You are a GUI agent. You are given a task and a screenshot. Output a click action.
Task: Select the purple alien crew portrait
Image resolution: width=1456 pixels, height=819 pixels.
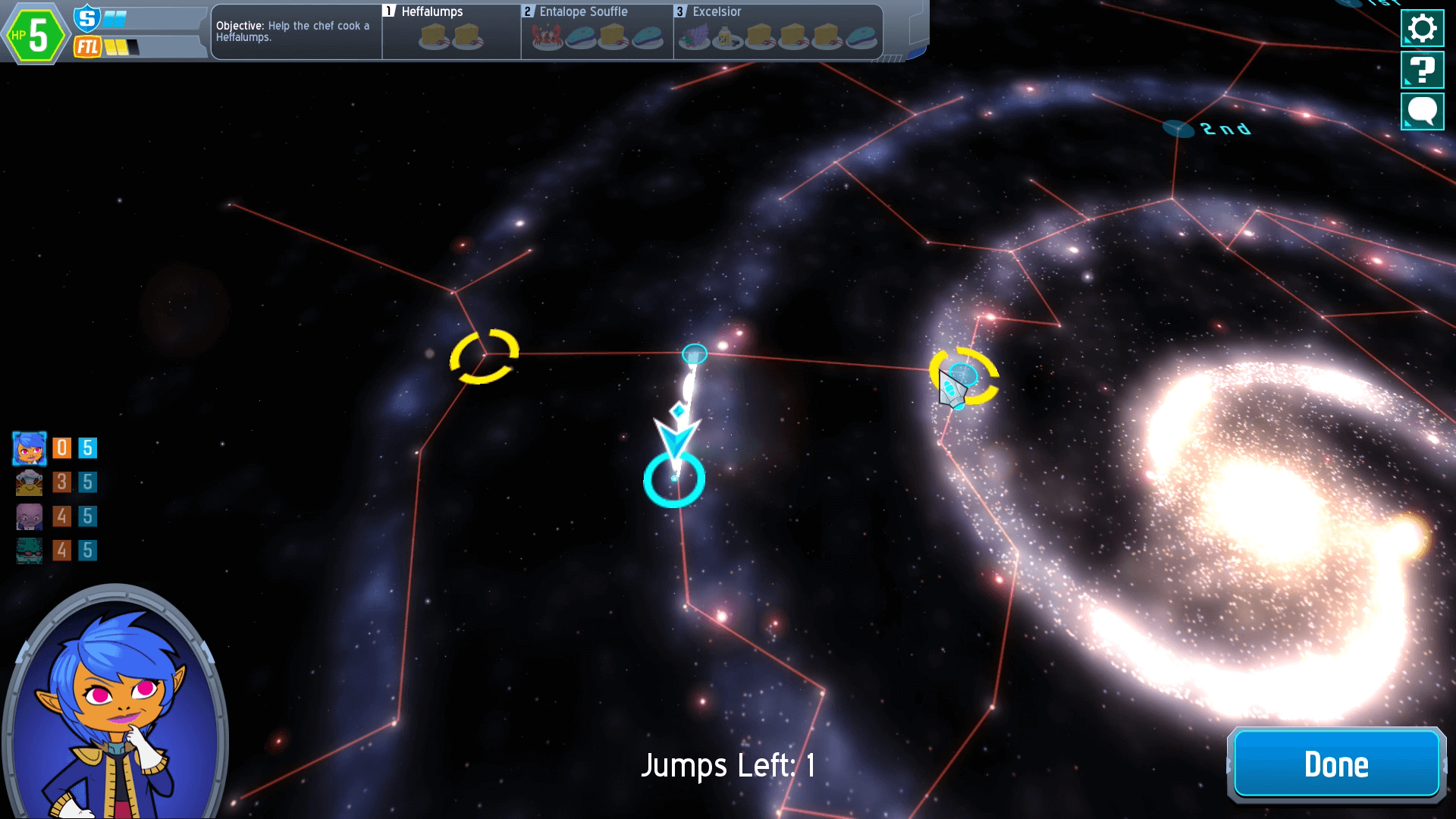(x=29, y=516)
